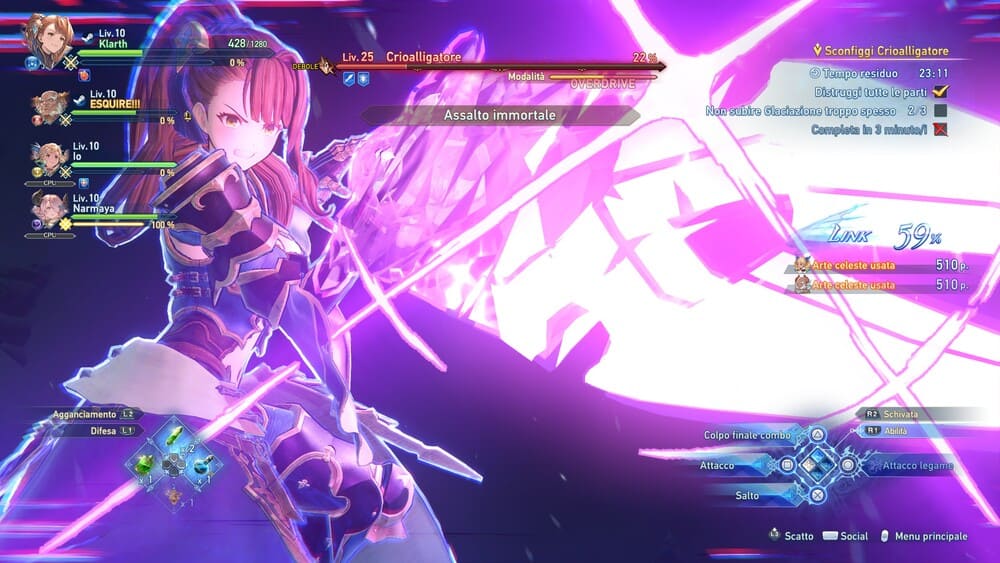Activate the Colpo finale combo action
Screen dimensions: 1000x563
pyautogui.click(x=747, y=435)
